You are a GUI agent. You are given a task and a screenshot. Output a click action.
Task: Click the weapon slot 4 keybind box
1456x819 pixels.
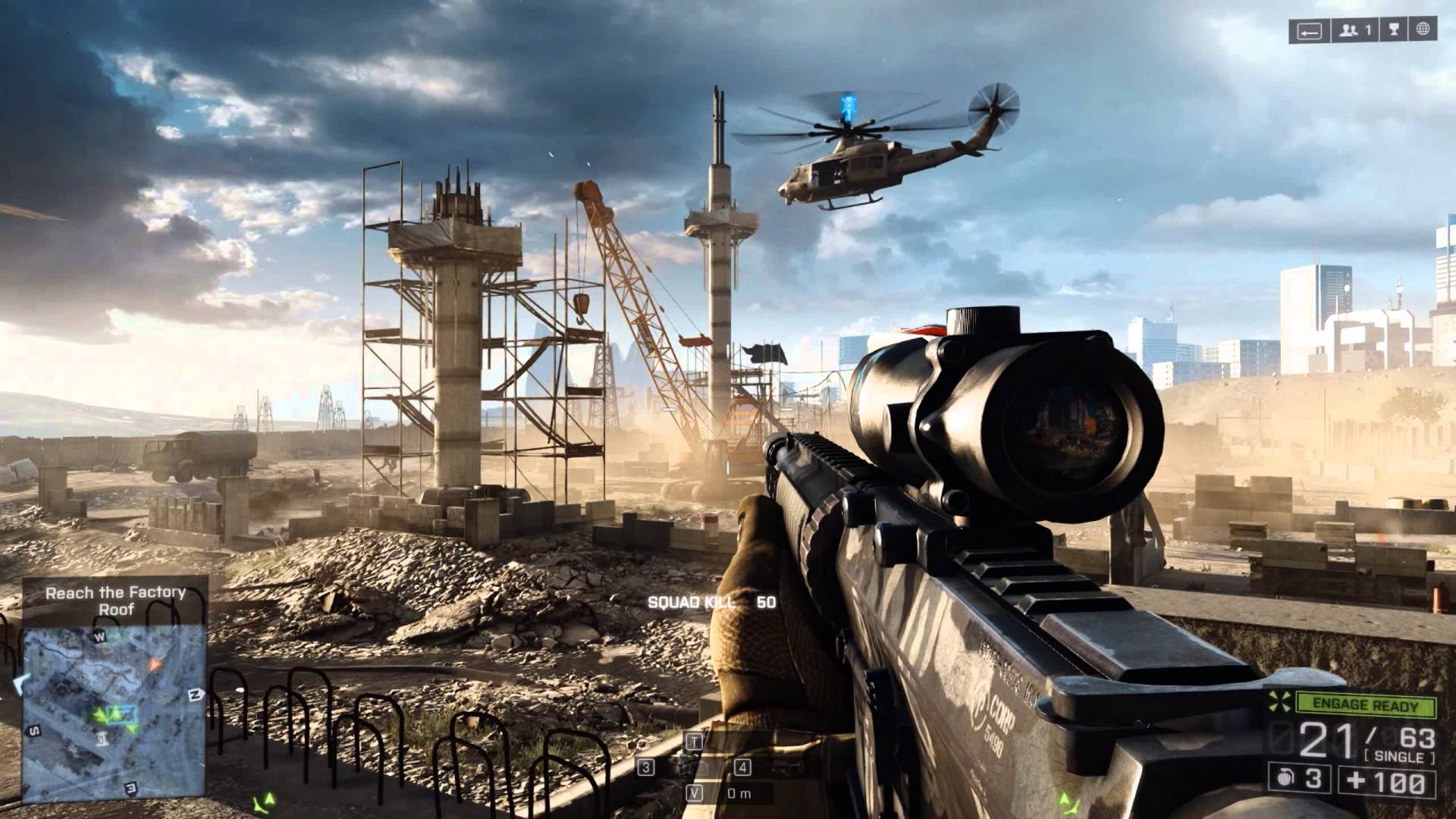[742, 767]
